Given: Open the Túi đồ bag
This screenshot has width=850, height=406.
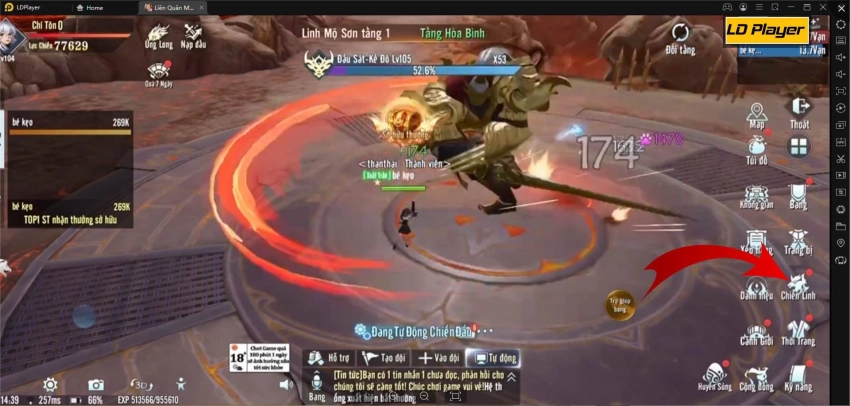Looking at the screenshot, I should pos(756,148).
